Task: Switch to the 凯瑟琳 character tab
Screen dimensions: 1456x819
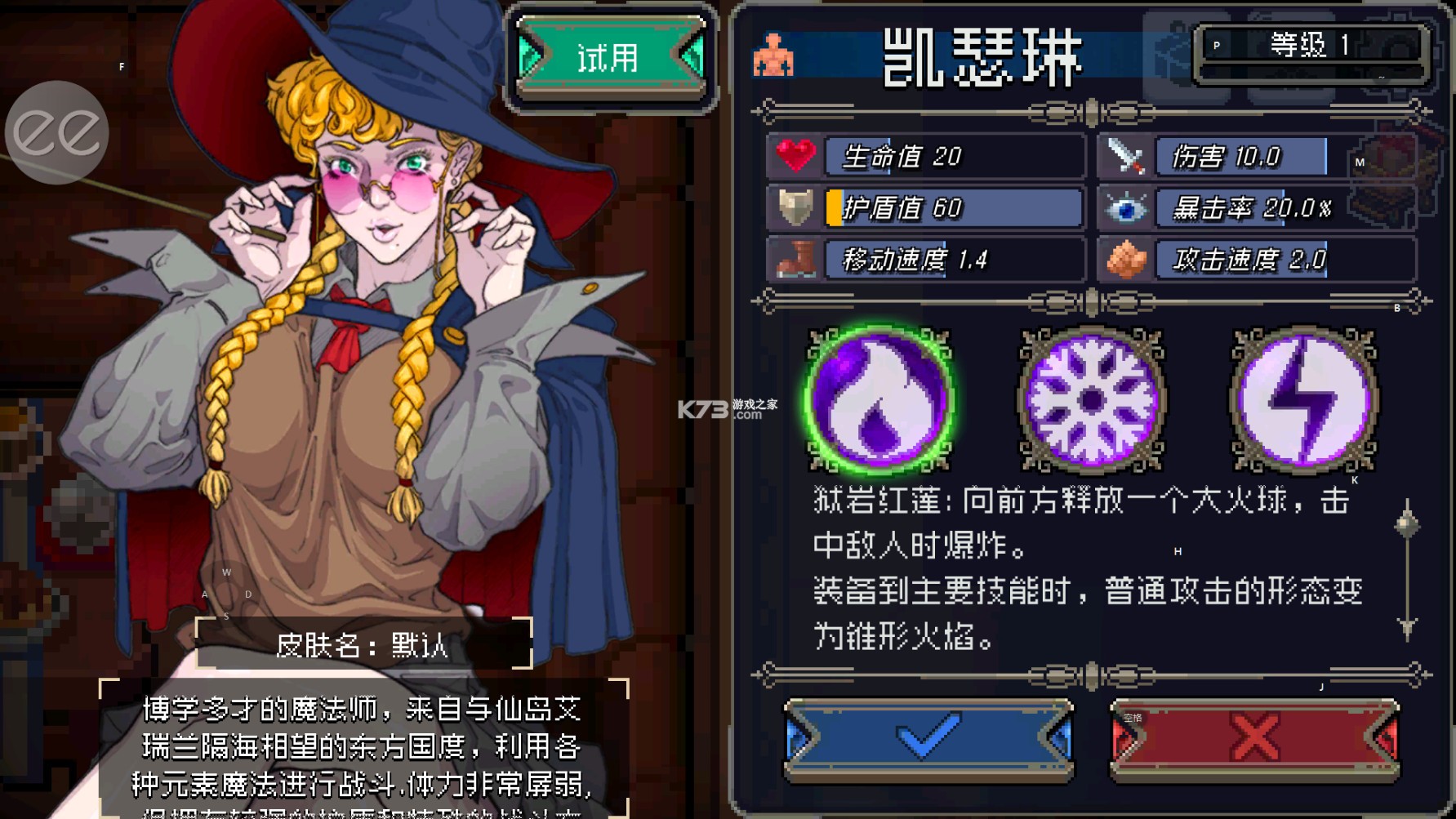Action: (980, 57)
